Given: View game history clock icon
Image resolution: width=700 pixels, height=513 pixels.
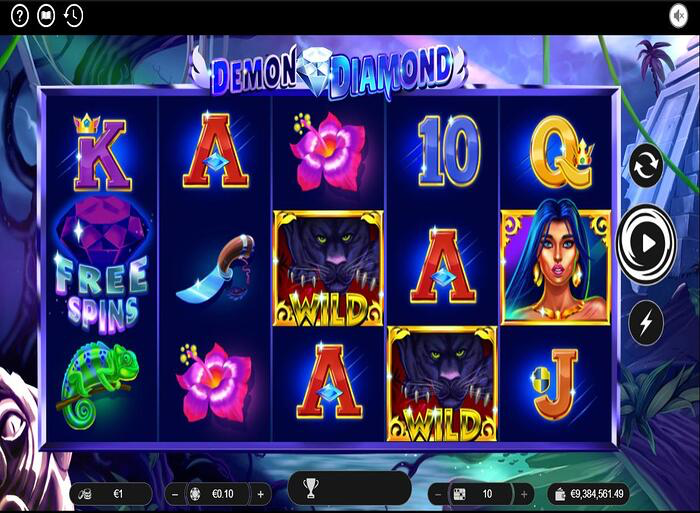Looking at the screenshot, I should (x=73, y=15).
